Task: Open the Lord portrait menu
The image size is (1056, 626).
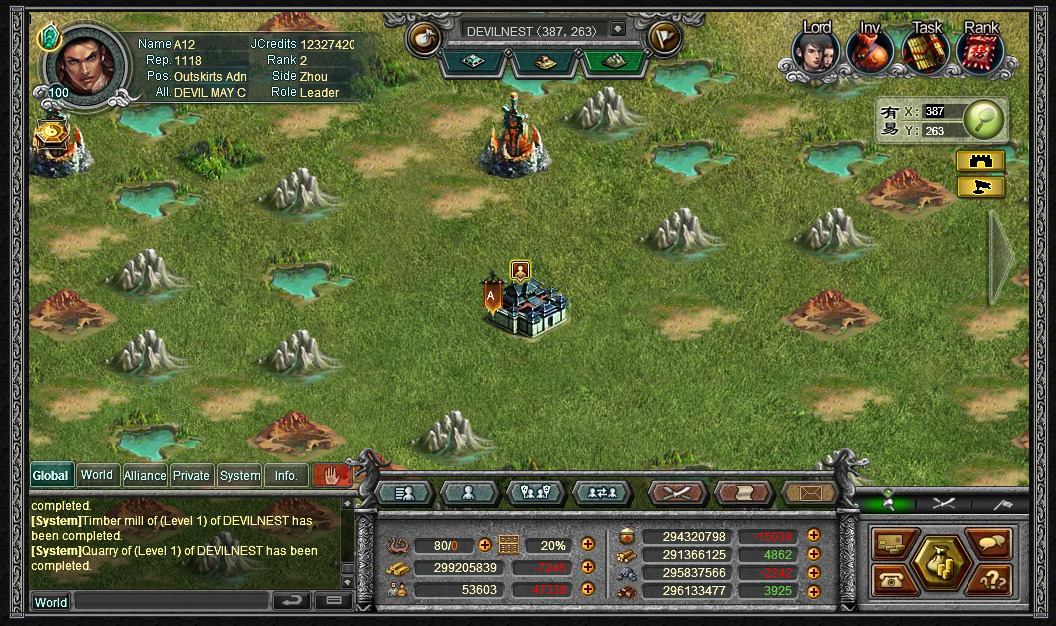Action: (x=817, y=52)
